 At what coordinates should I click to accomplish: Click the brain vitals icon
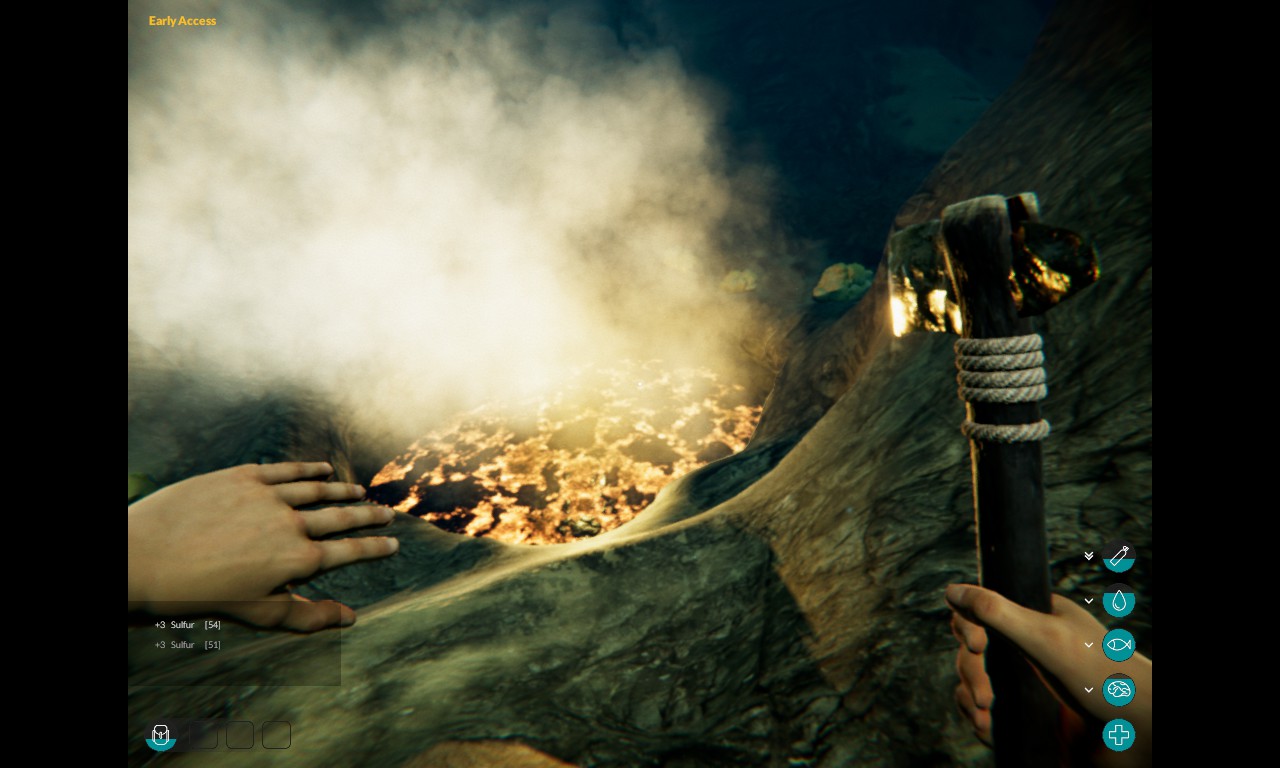pyautogui.click(x=1119, y=690)
